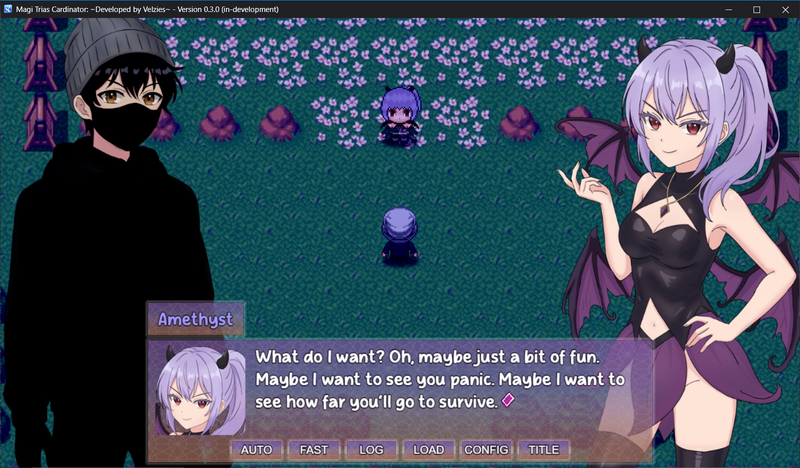The height and width of the screenshot is (468, 800).
Task: Close the game window
Action: coord(783,9)
